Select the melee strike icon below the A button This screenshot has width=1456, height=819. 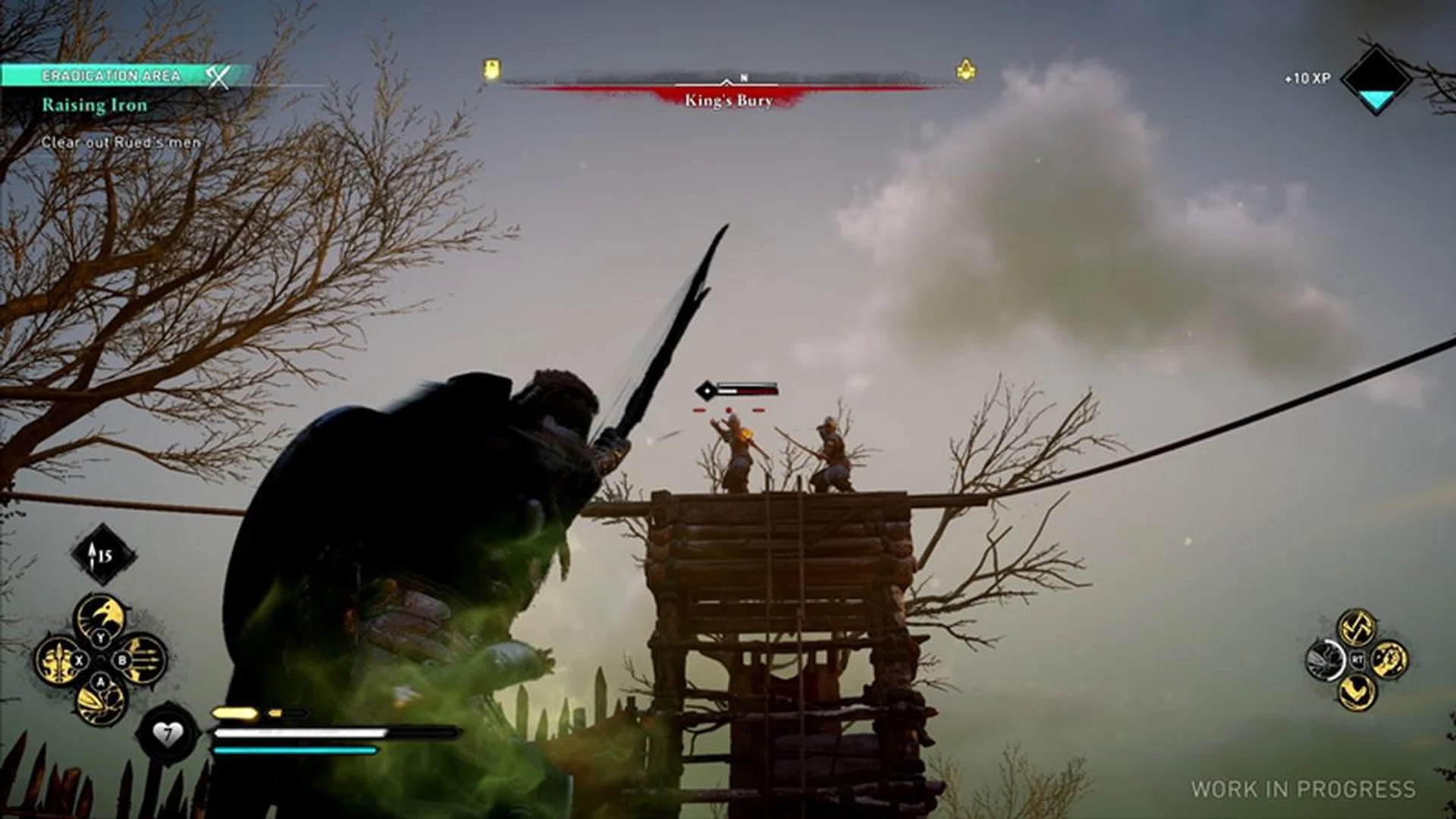pos(100,701)
